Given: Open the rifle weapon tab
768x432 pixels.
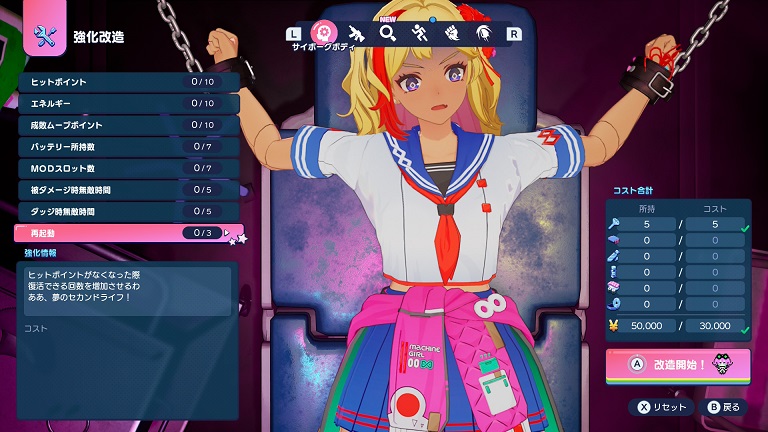Looking at the screenshot, I should click(x=356, y=33).
